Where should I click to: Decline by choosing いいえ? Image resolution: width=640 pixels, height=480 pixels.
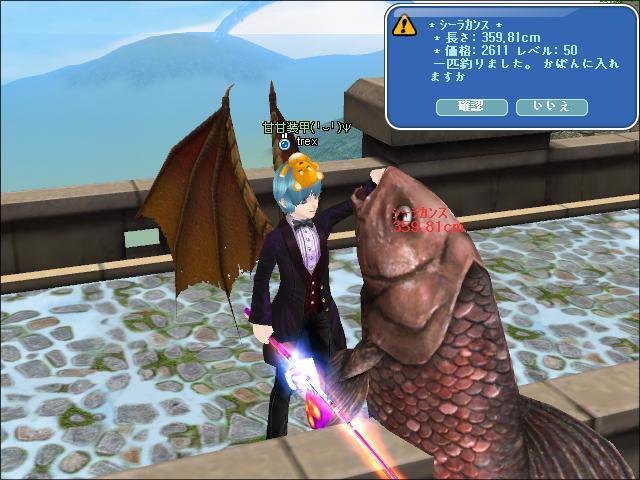pos(551,105)
